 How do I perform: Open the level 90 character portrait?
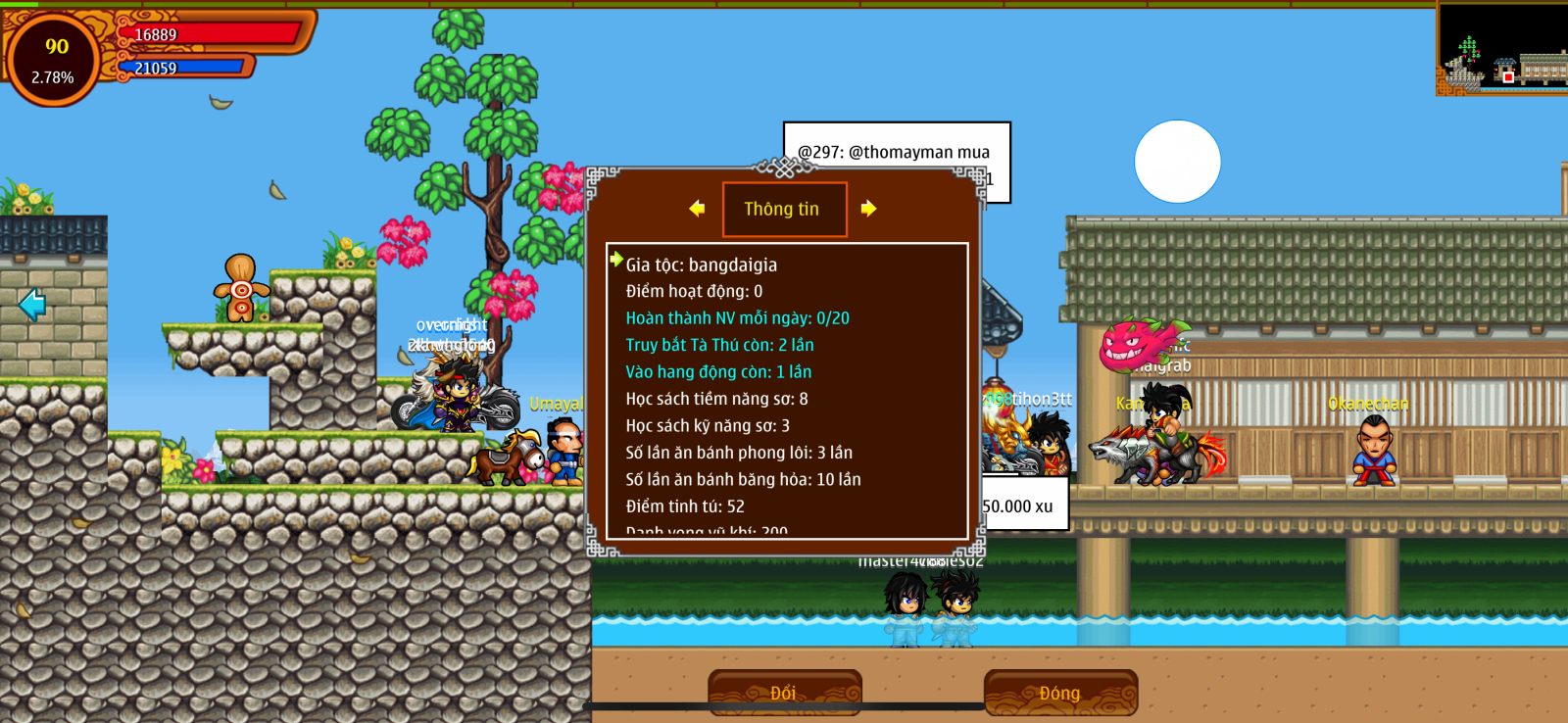coord(54,59)
